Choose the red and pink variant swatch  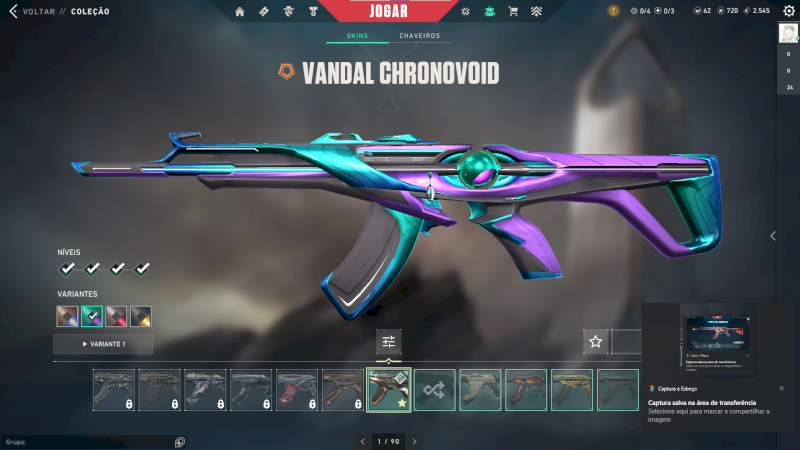(116, 316)
